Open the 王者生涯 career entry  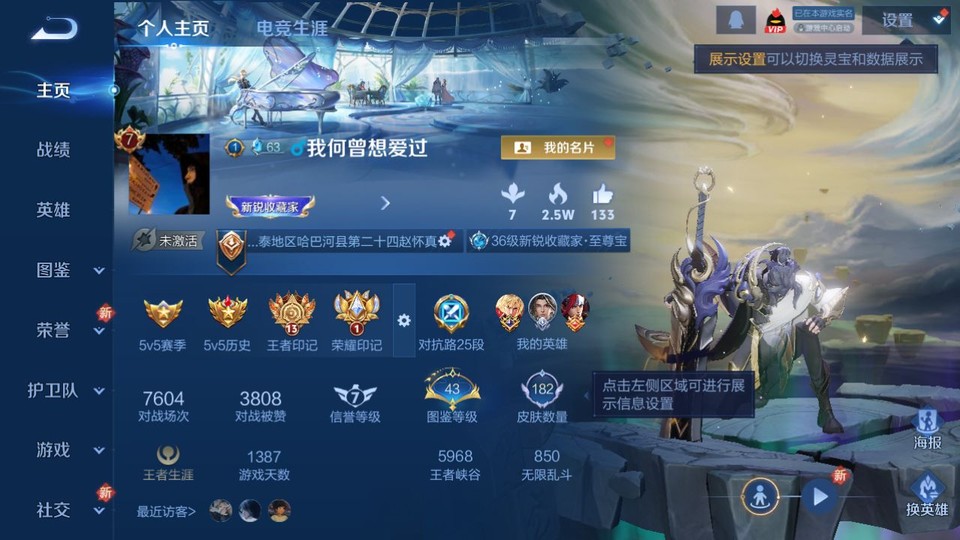(169, 464)
